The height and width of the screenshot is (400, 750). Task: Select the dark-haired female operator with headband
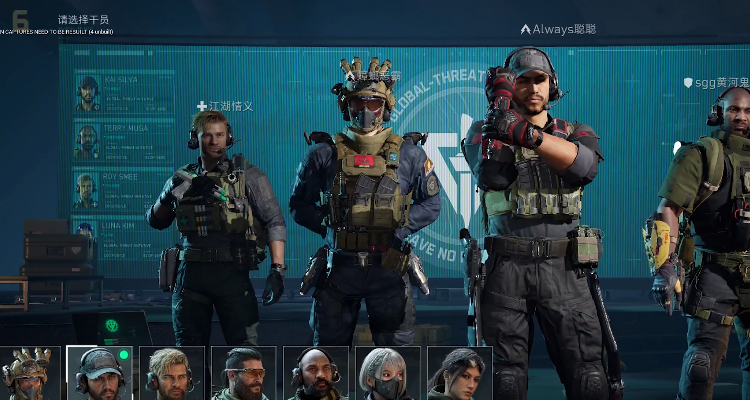coord(459,374)
